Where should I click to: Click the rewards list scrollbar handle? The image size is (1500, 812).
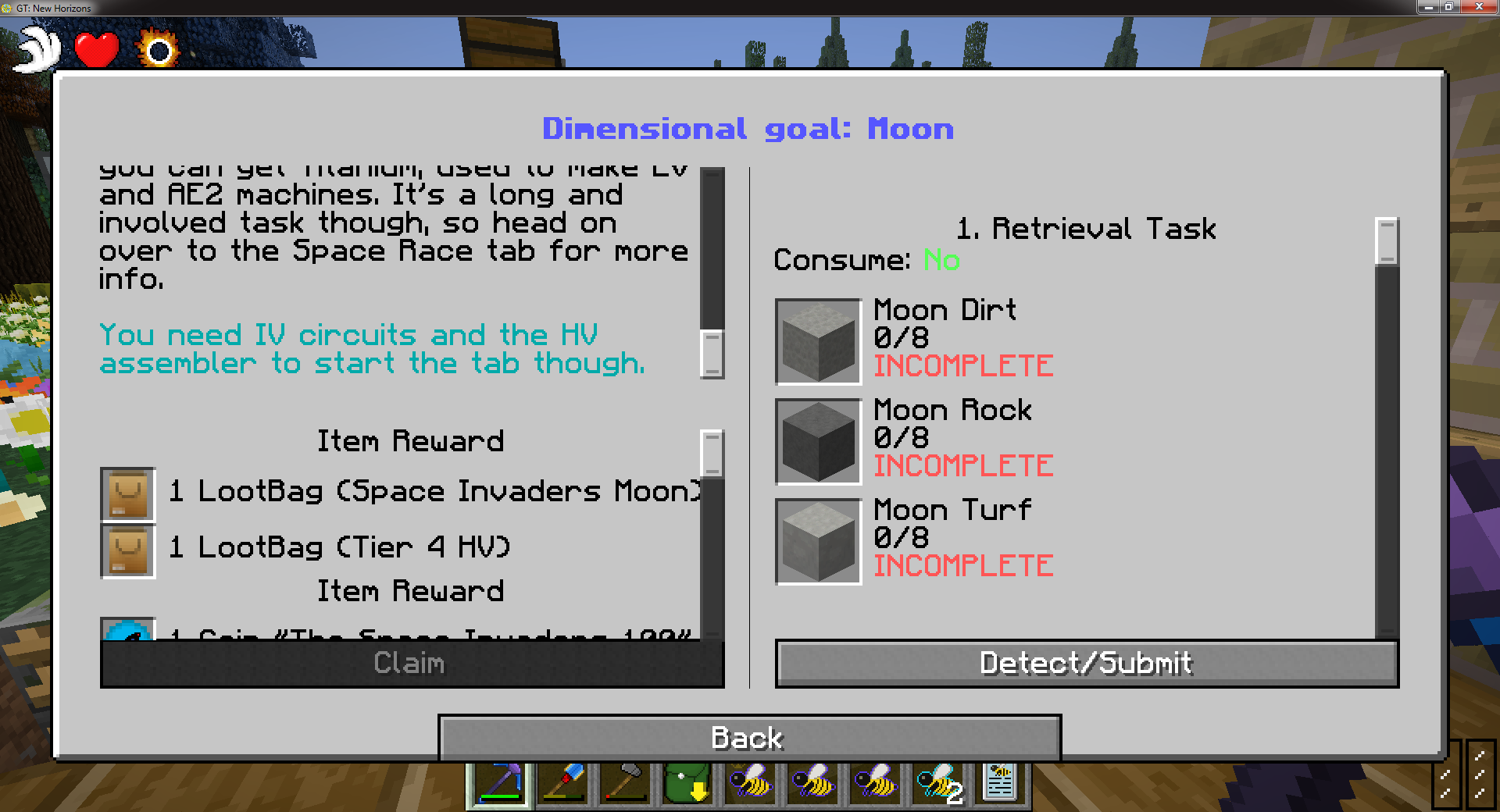click(712, 452)
